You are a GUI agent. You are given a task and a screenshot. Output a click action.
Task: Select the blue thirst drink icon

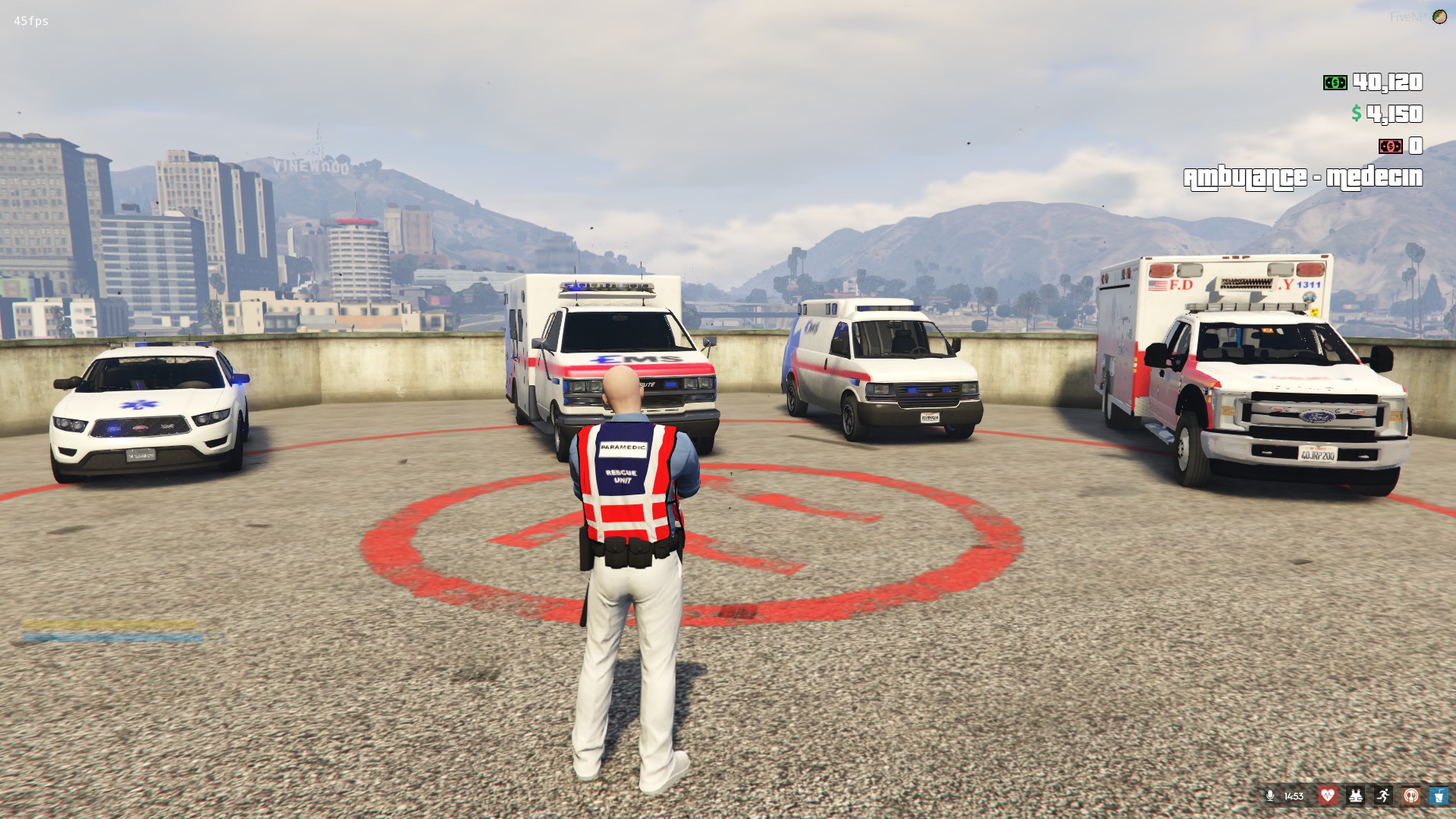click(1439, 795)
